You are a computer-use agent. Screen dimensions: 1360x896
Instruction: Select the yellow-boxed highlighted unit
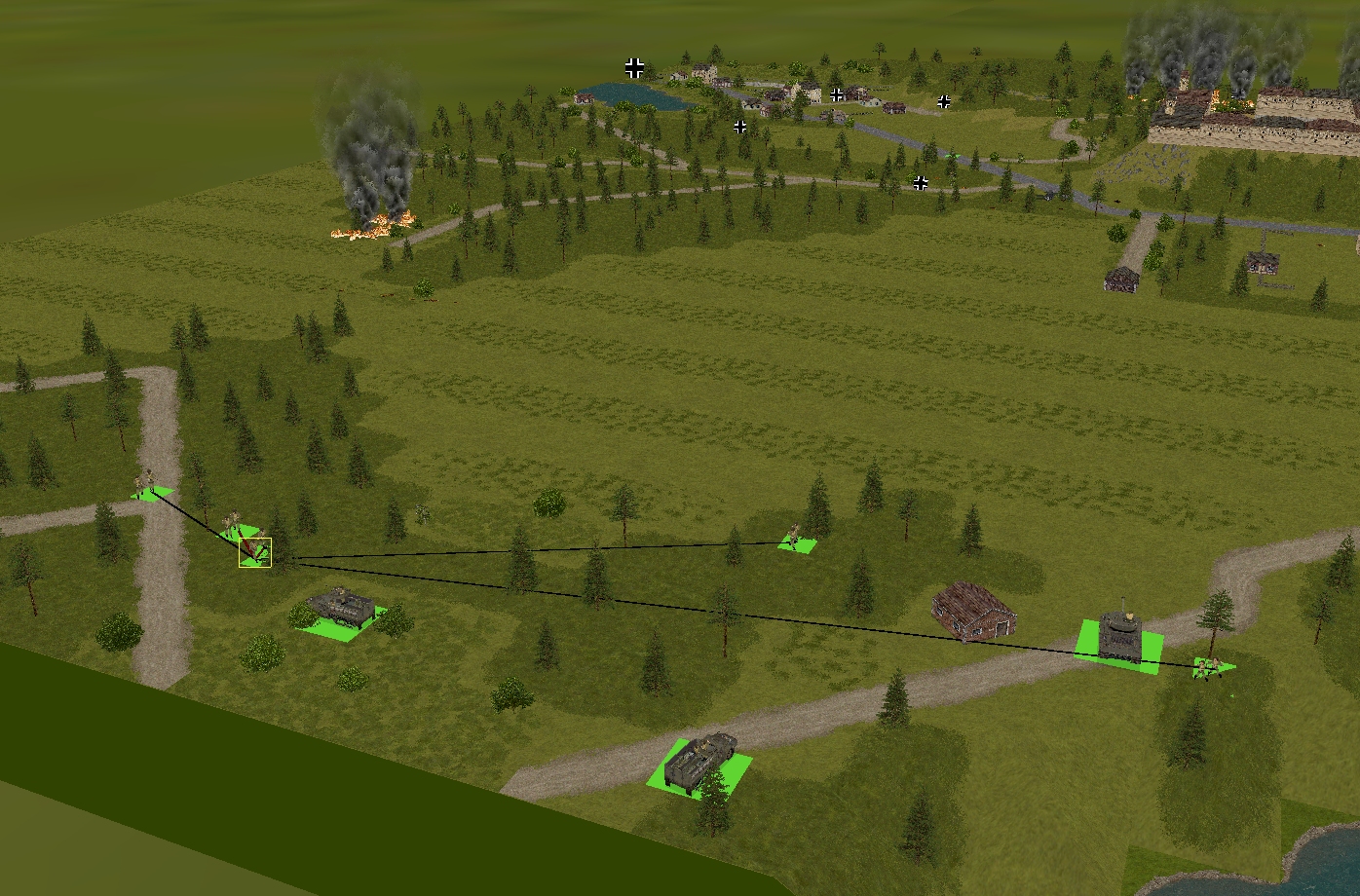[x=255, y=551]
